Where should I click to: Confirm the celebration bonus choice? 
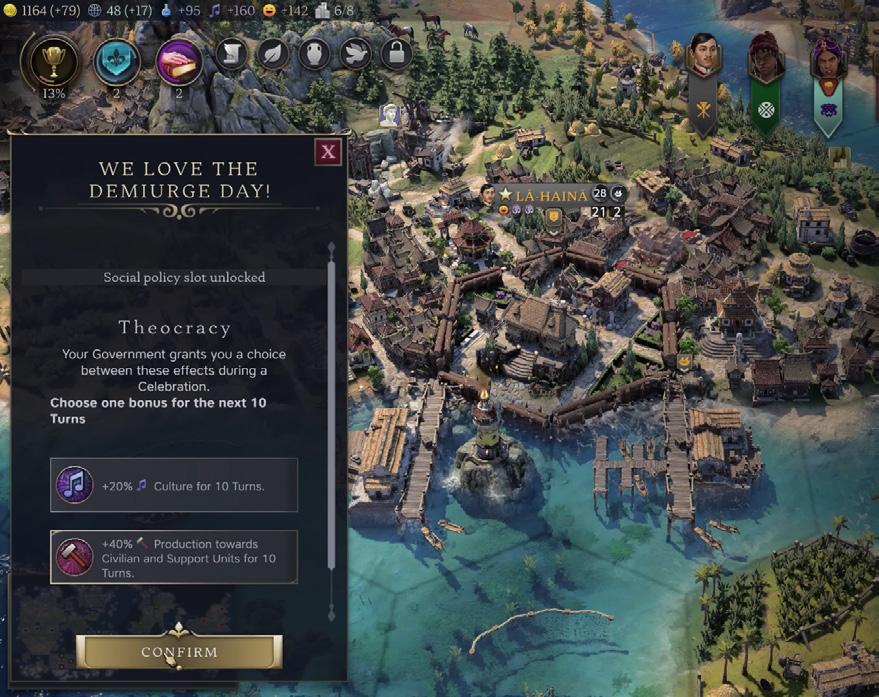pos(179,652)
